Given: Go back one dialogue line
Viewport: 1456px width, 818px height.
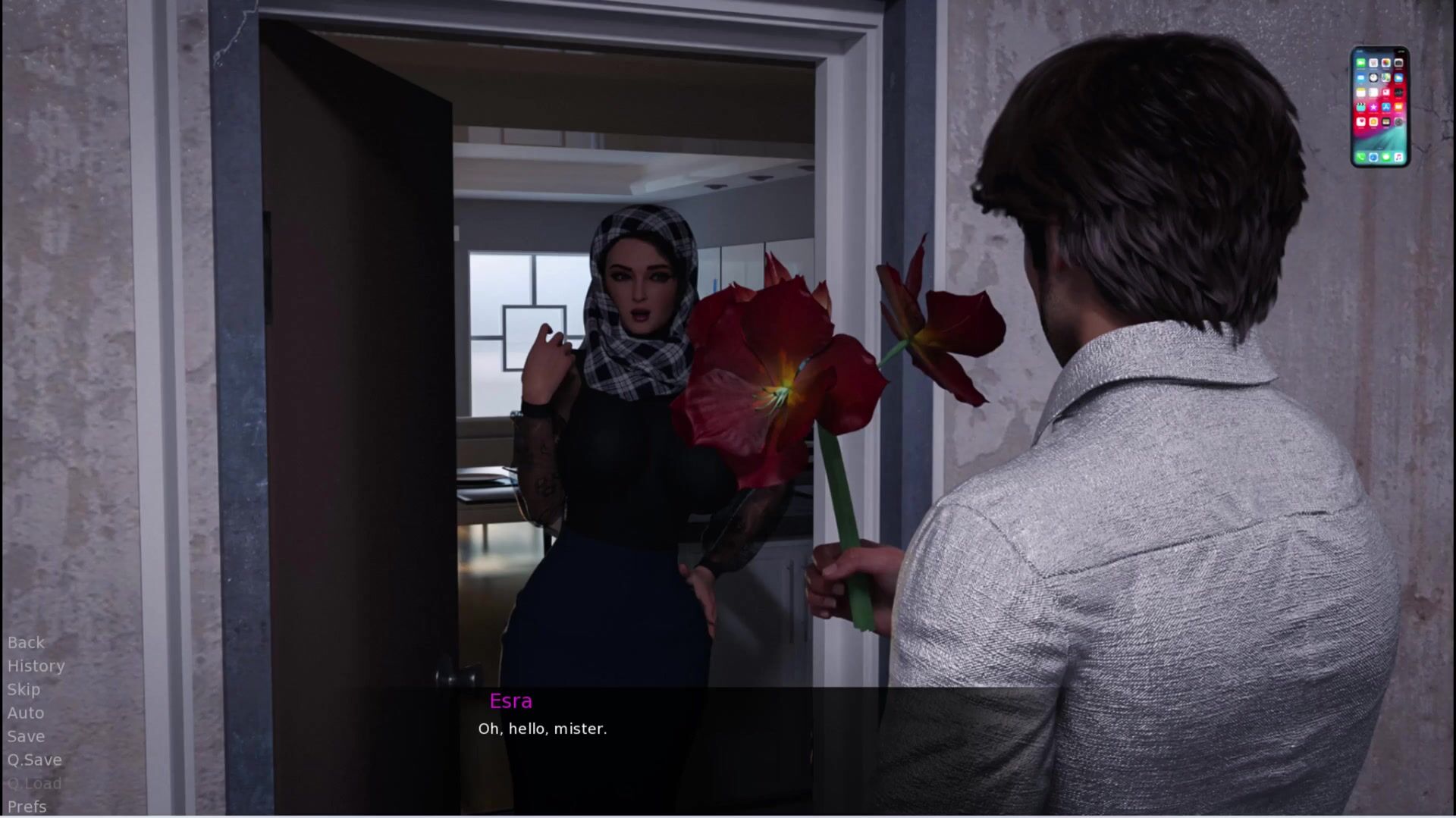Looking at the screenshot, I should [26, 642].
